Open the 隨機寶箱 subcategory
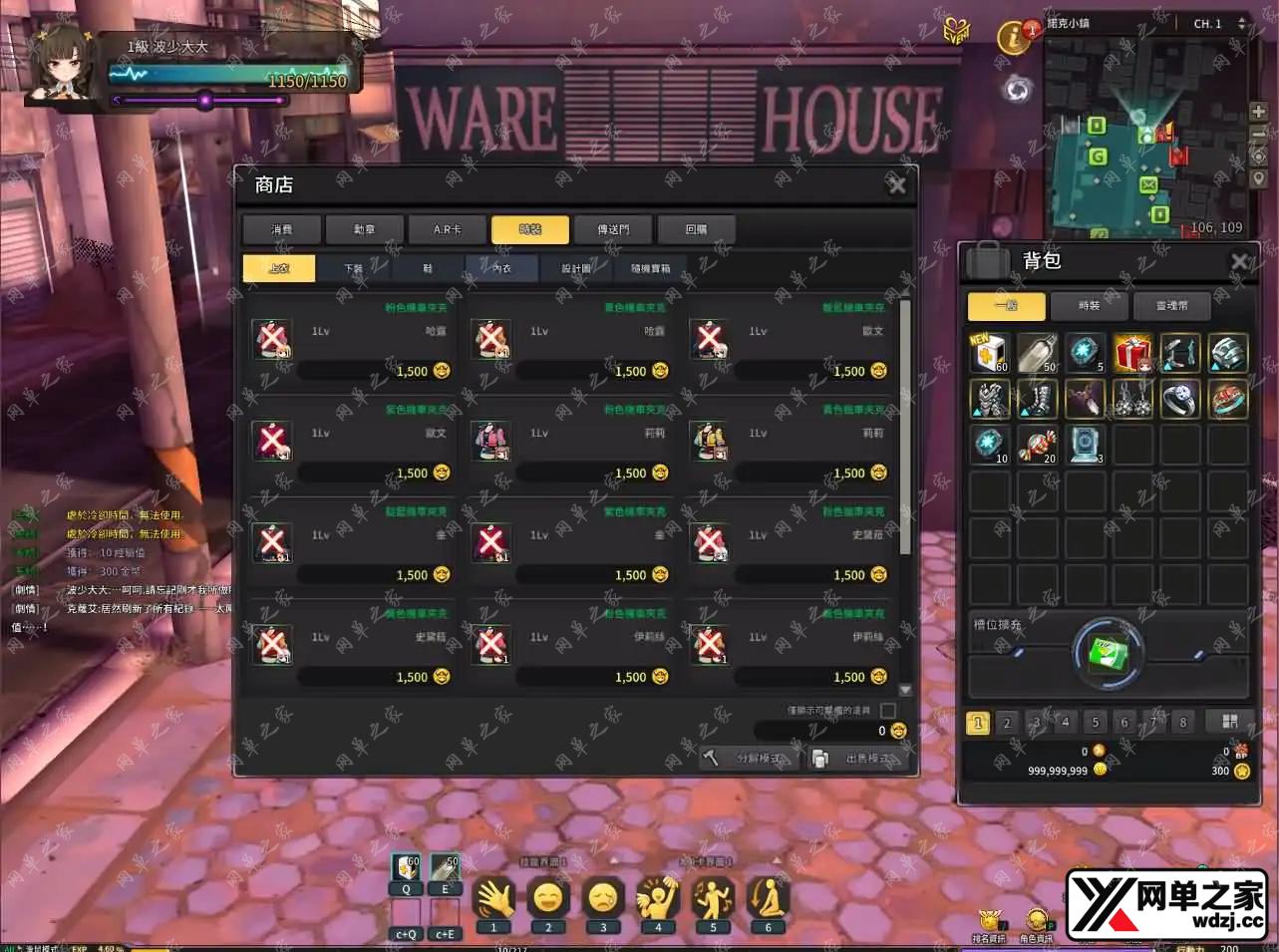The height and width of the screenshot is (952, 1279). [x=650, y=268]
